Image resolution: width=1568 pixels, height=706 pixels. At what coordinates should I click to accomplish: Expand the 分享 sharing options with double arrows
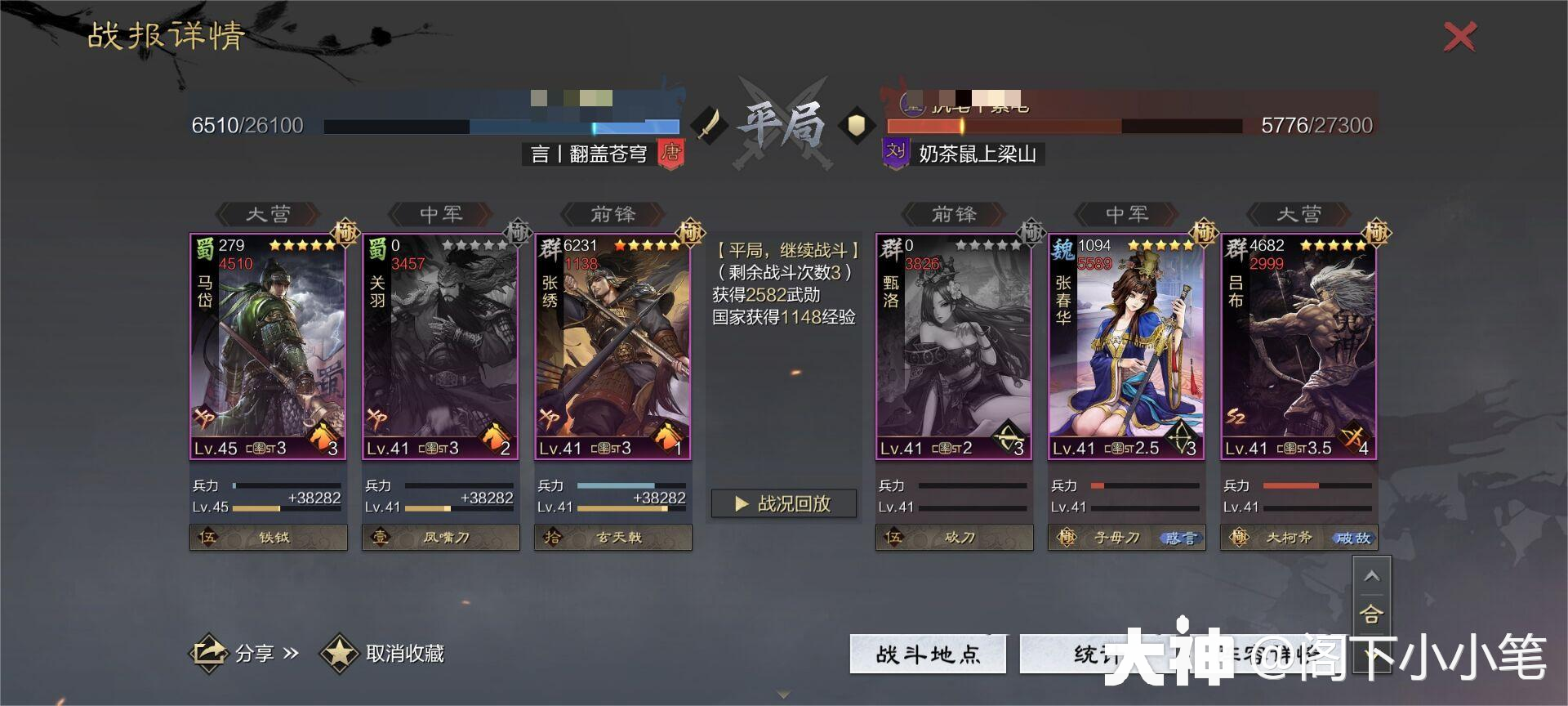(290, 654)
